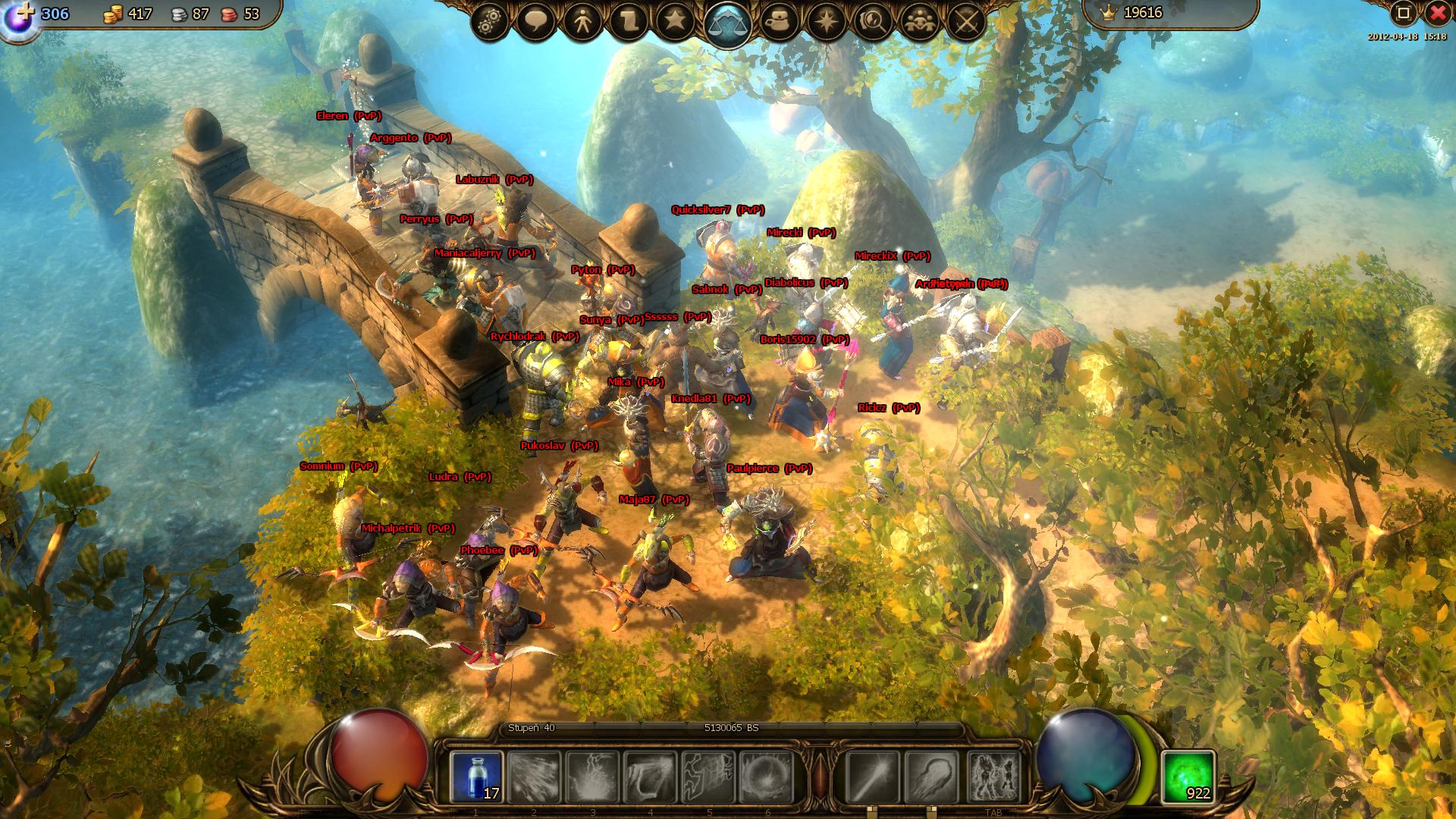Activate the green essence slot
The height and width of the screenshot is (819, 1456).
coord(1188,777)
